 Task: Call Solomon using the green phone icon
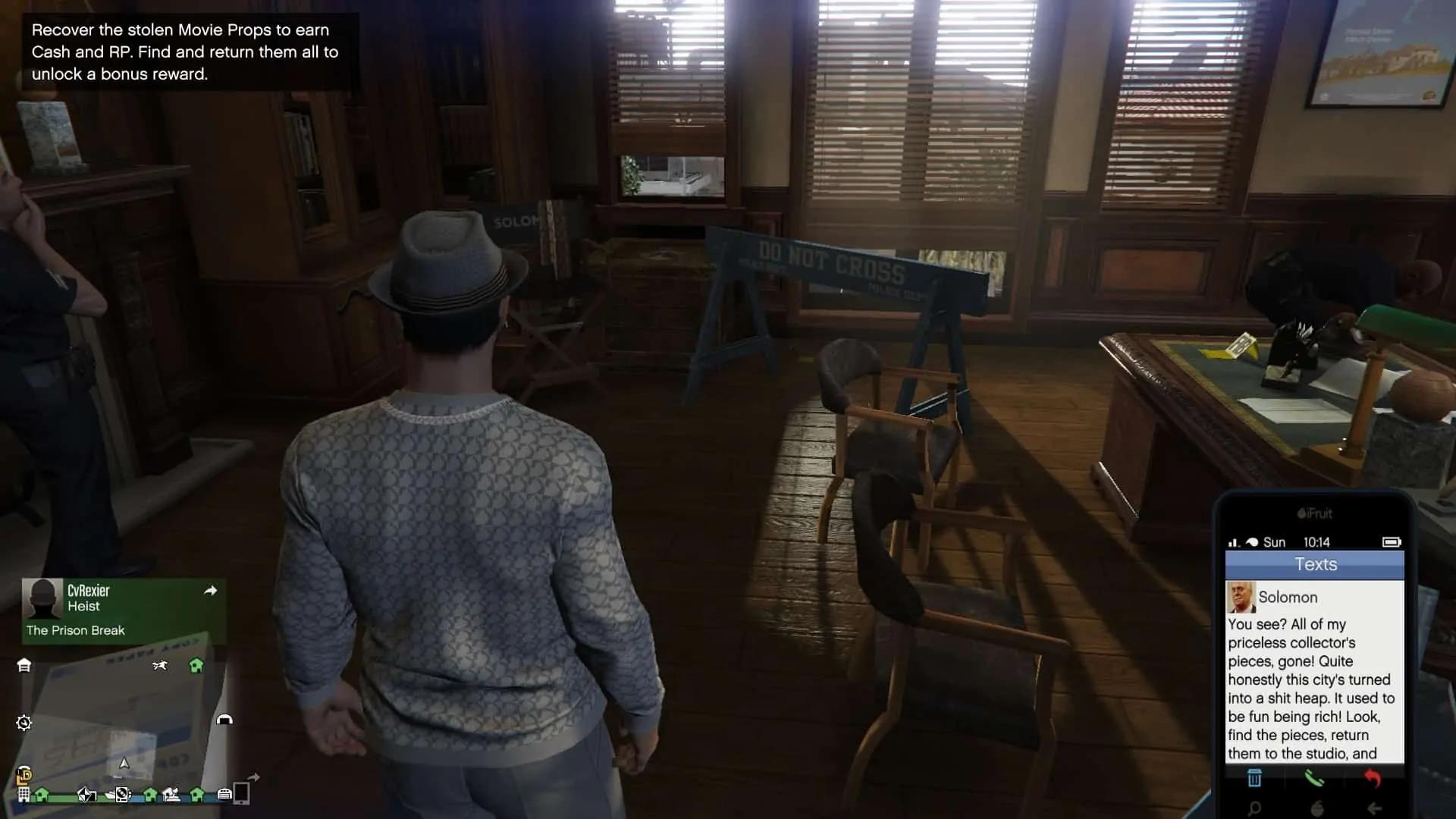(1314, 778)
